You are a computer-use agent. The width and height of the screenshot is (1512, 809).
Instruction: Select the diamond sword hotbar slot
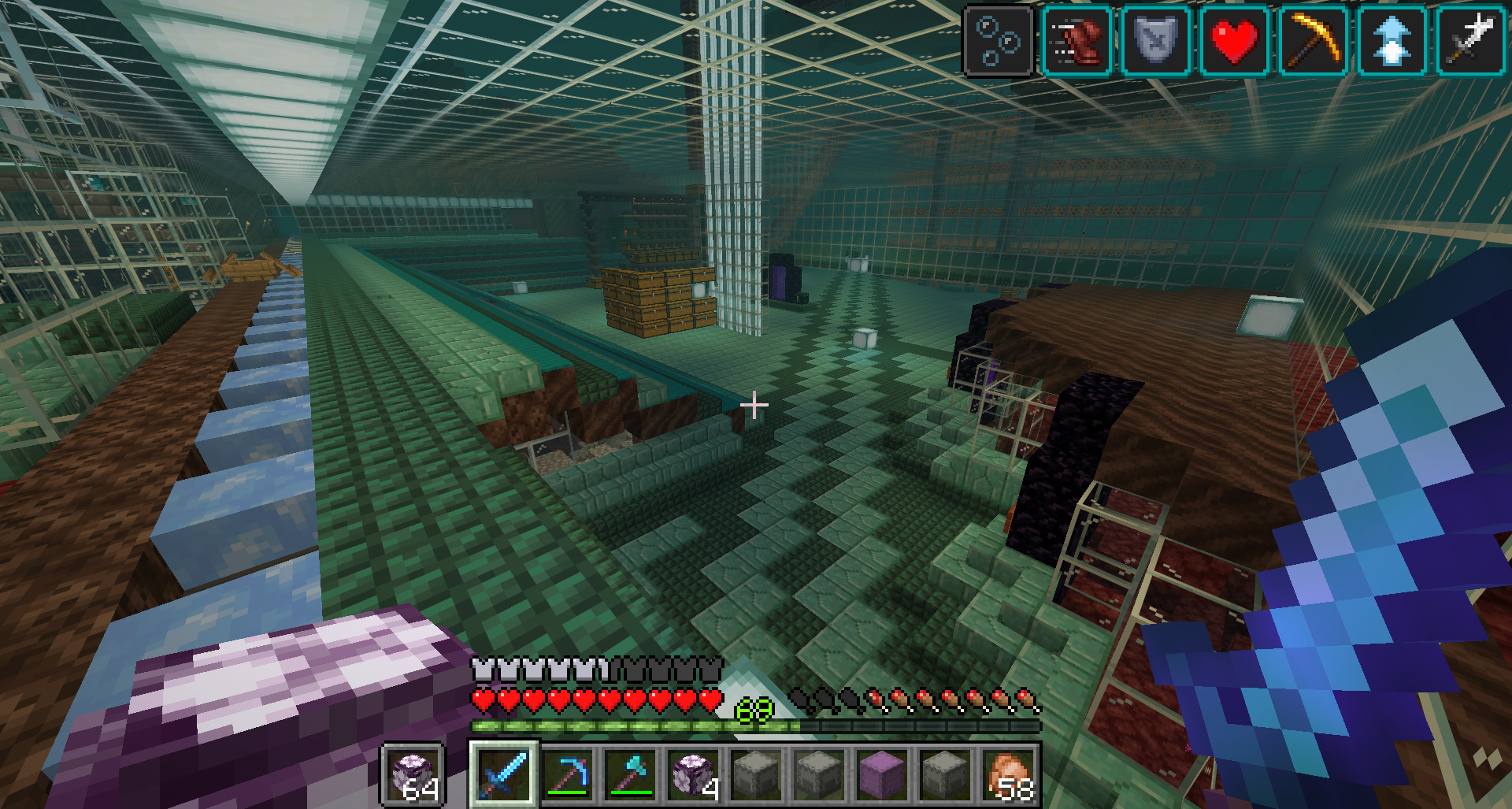(x=504, y=774)
